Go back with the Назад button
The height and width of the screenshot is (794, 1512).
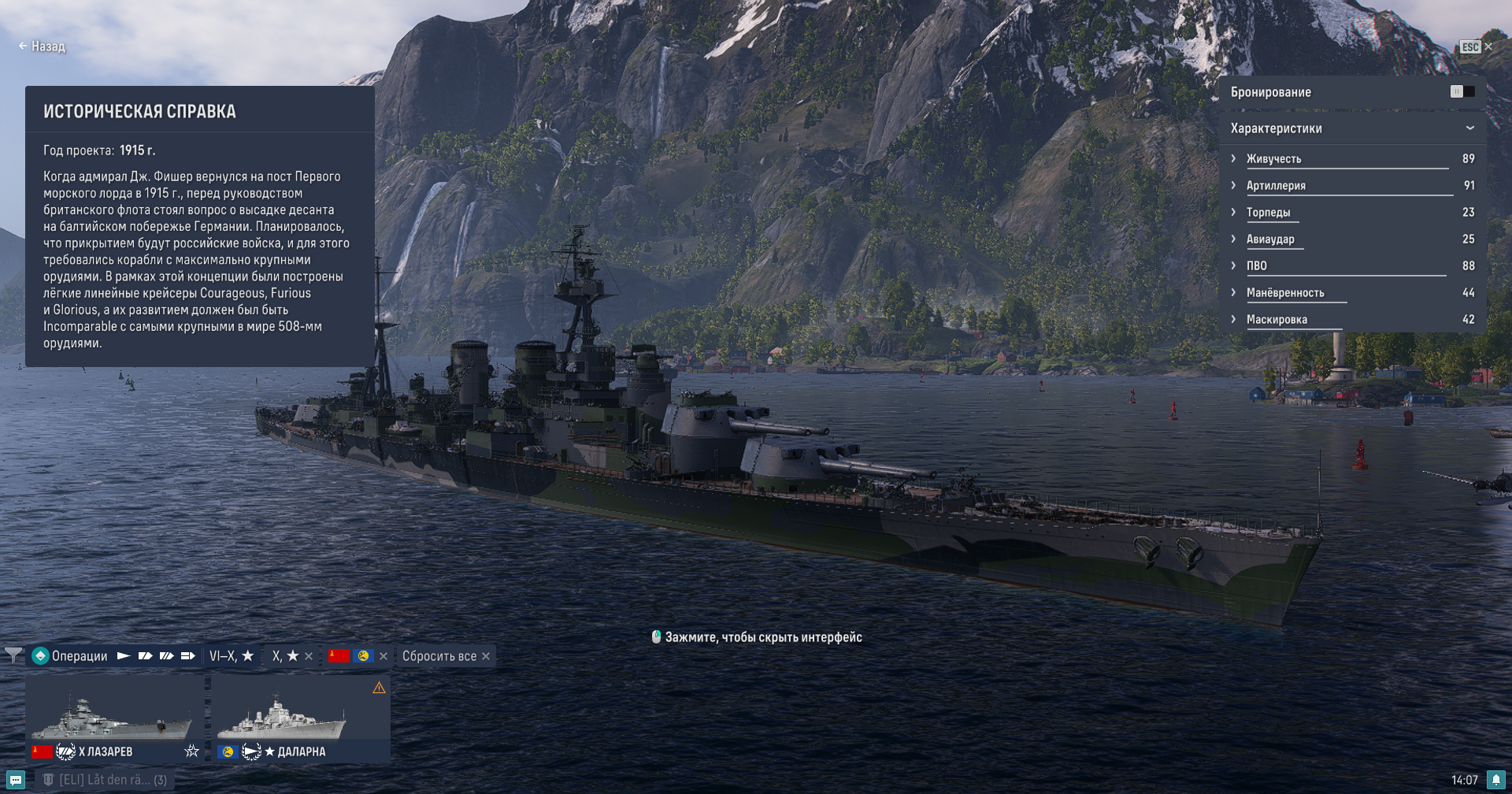coord(42,46)
